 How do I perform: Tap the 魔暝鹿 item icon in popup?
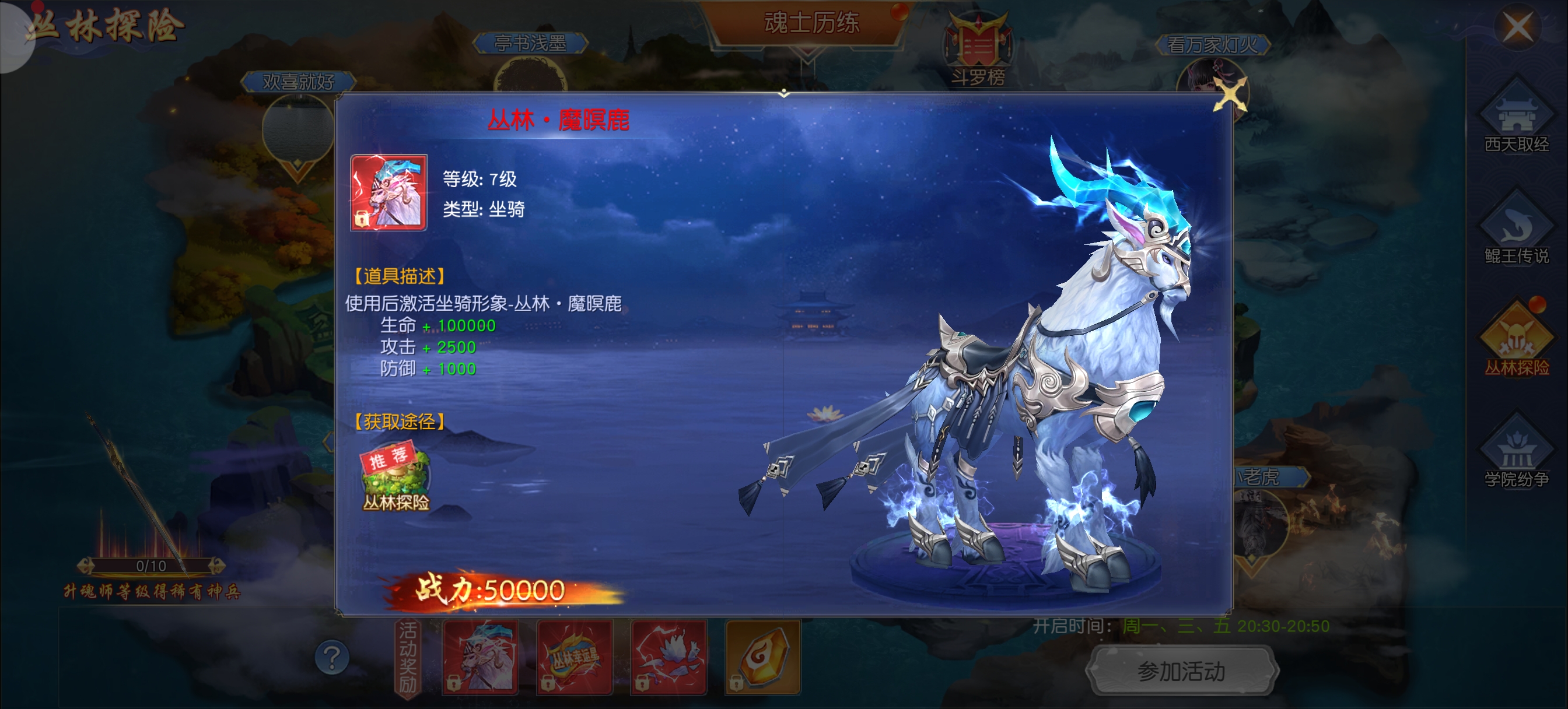click(x=388, y=192)
